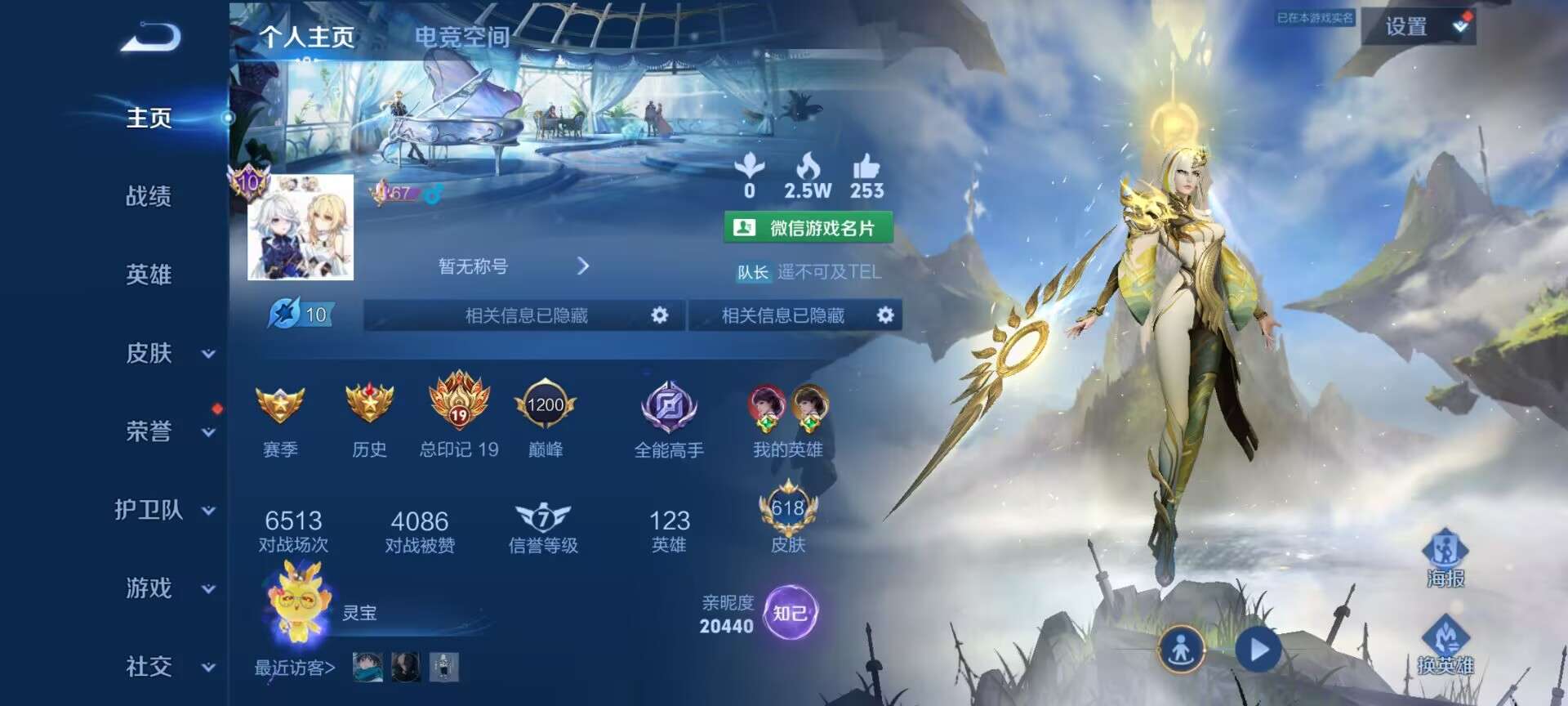Switch to the 电竞空间 tab

click(x=461, y=37)
